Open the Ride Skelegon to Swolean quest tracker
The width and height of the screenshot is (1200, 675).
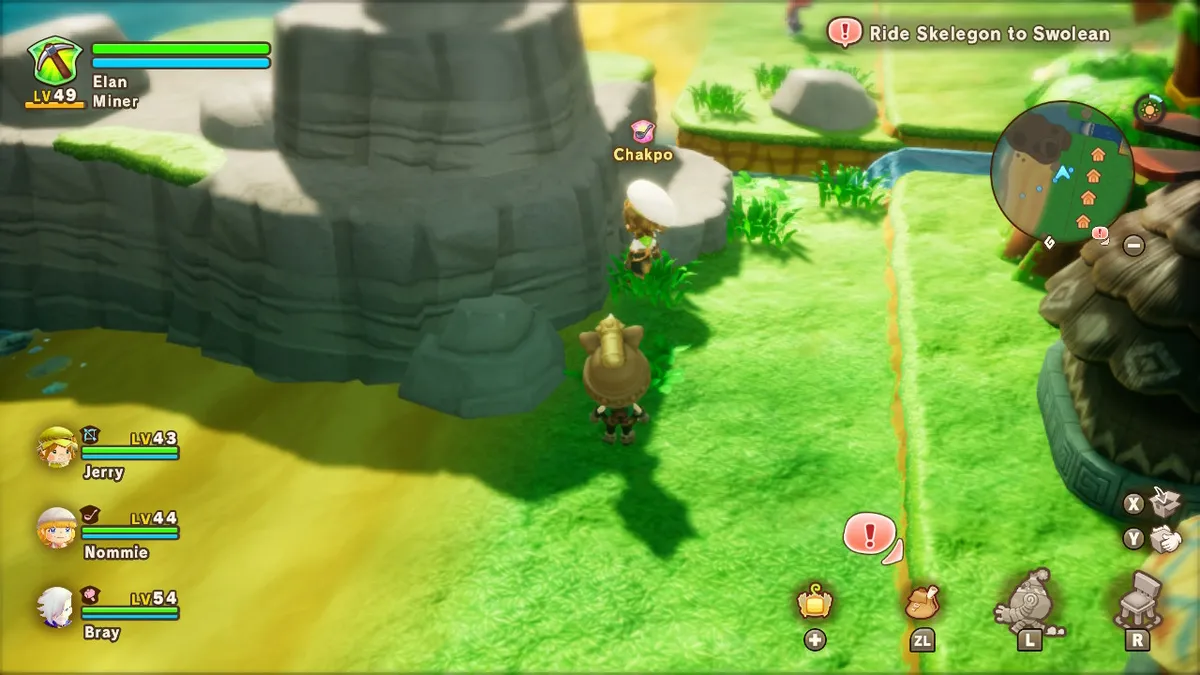tap(970, 33)
